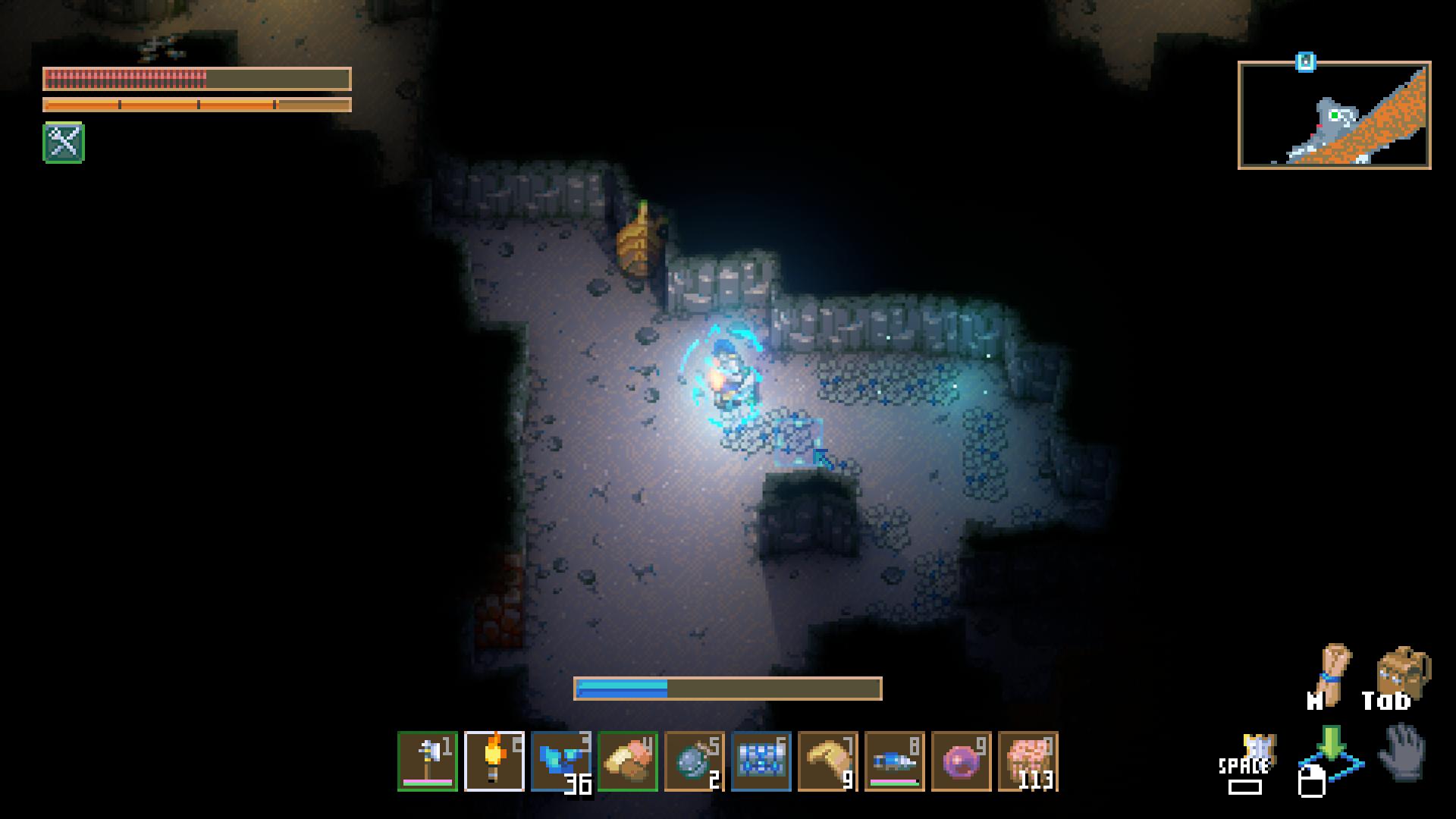Open the backpack inventory icon

[x=1402, y=670]
